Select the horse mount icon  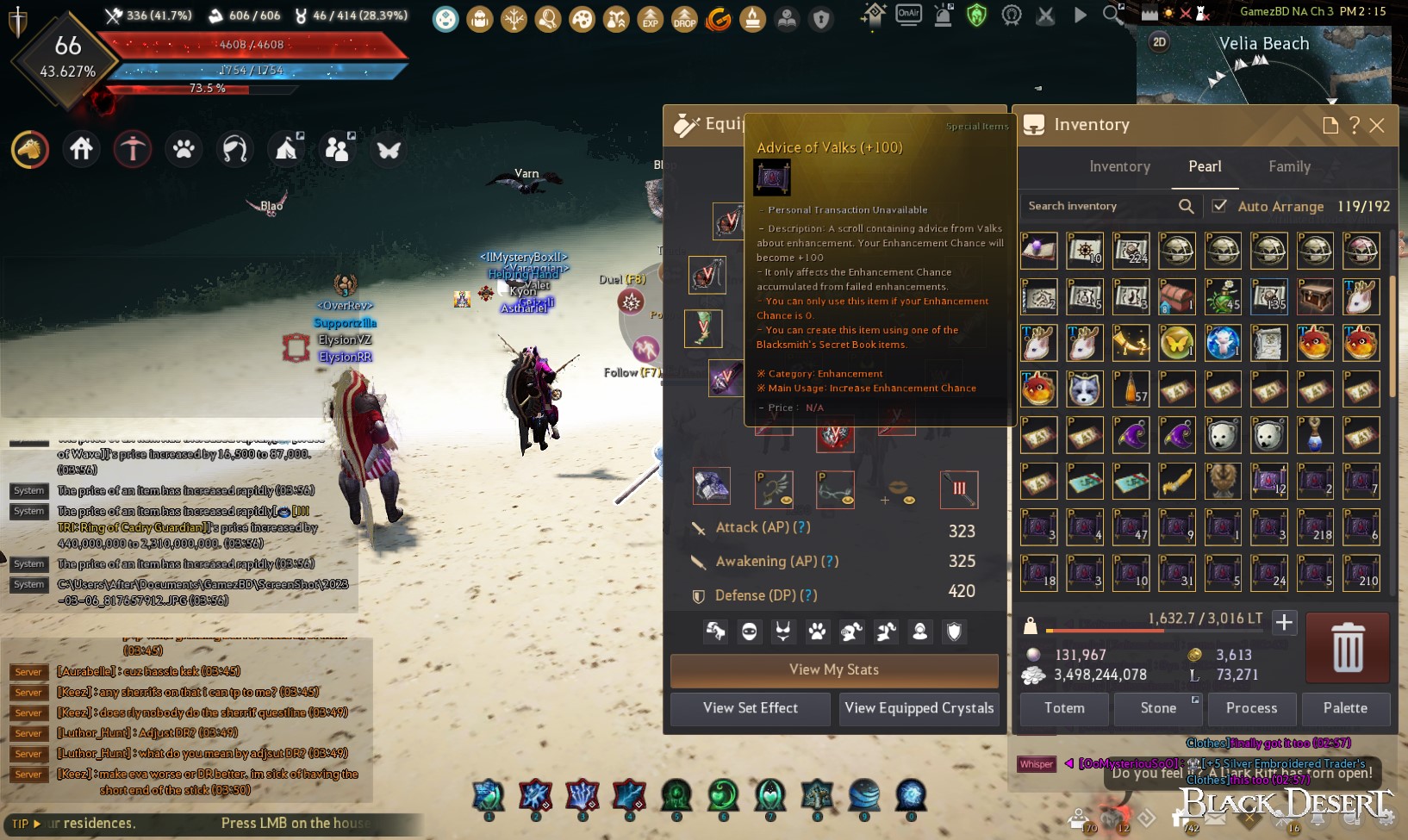pos(30,150)
